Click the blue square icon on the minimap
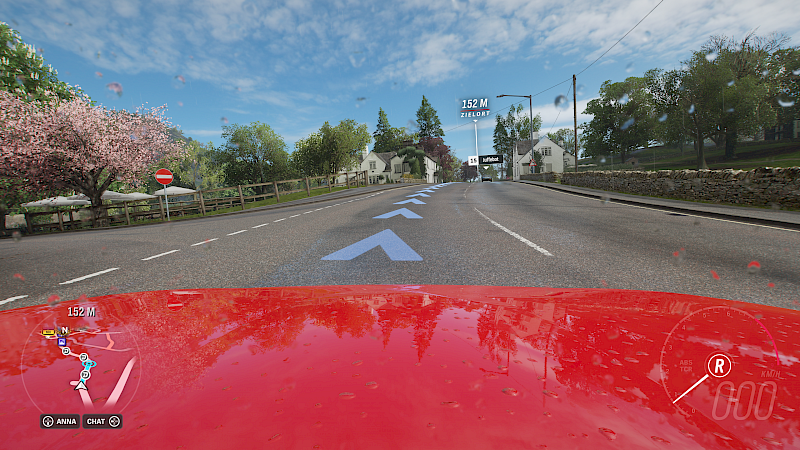Screen dimensions: 800x450 click(62, 341)
